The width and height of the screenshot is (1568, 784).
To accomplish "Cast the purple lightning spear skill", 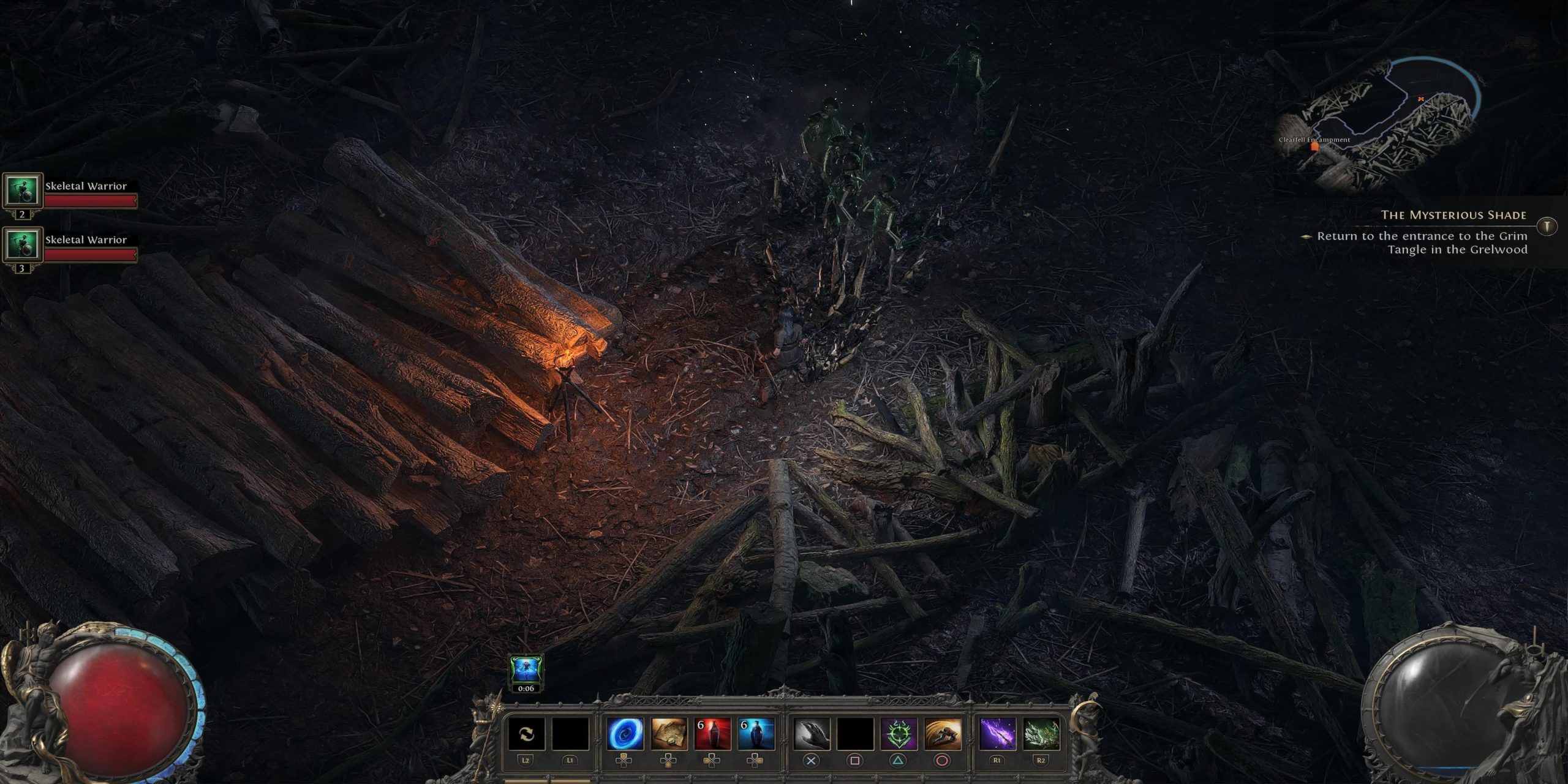I will tap(997, 734).
